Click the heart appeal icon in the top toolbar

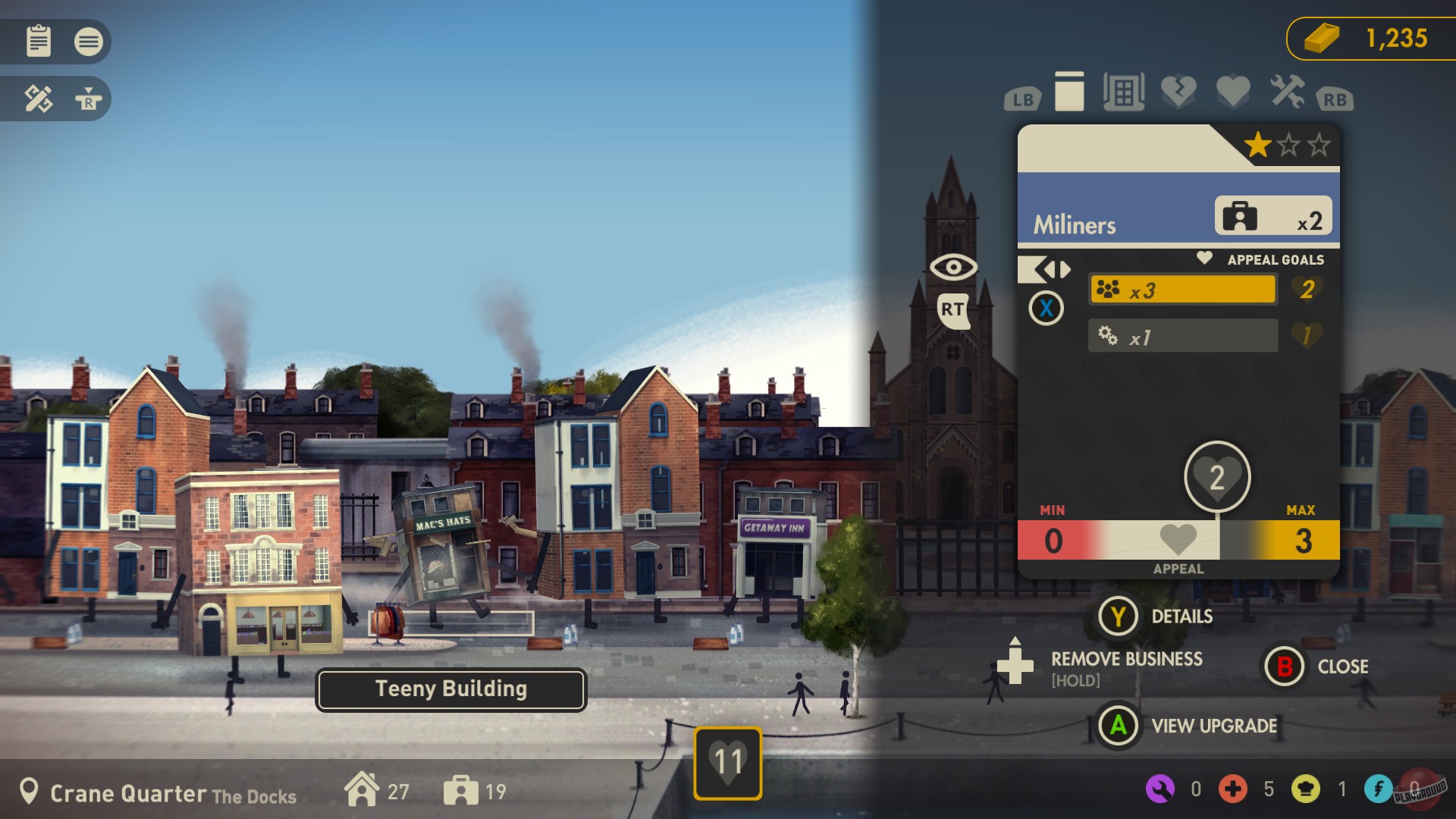(x=1232, y=93)
